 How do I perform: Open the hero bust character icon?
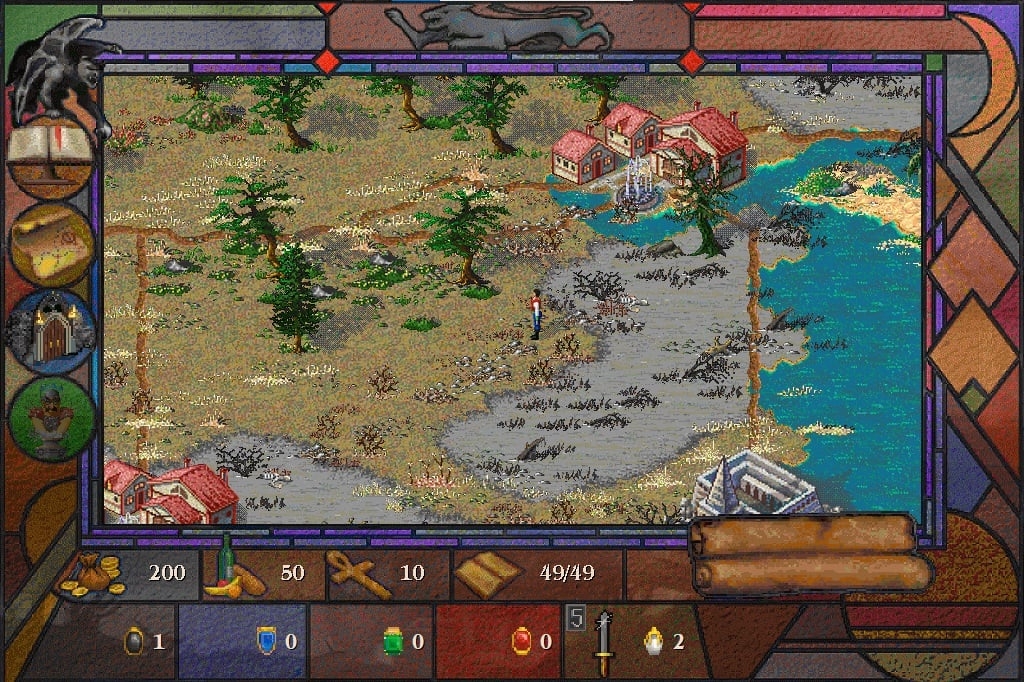coord(52,418)
